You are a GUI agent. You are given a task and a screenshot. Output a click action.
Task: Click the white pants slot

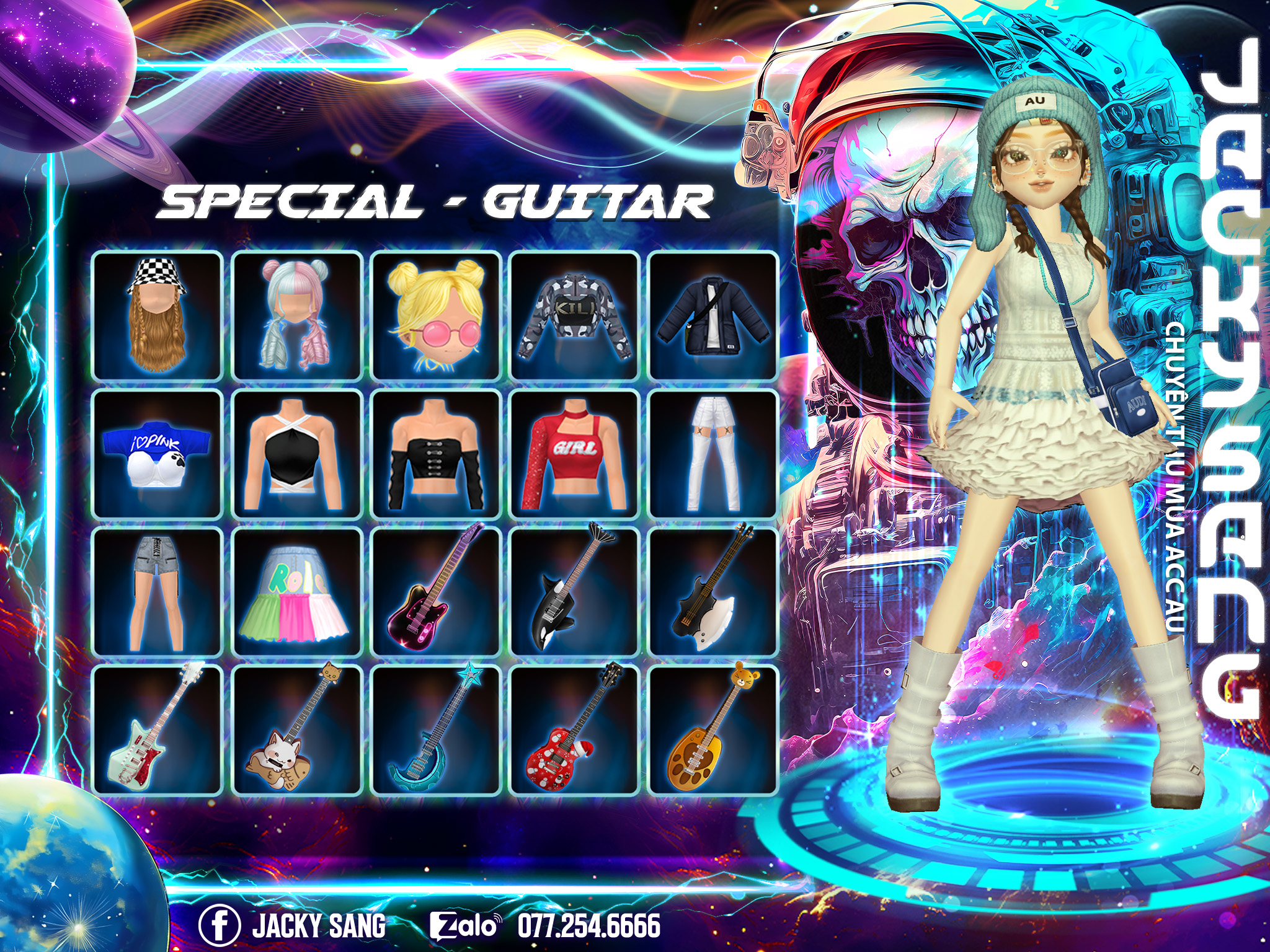[713, 454]
